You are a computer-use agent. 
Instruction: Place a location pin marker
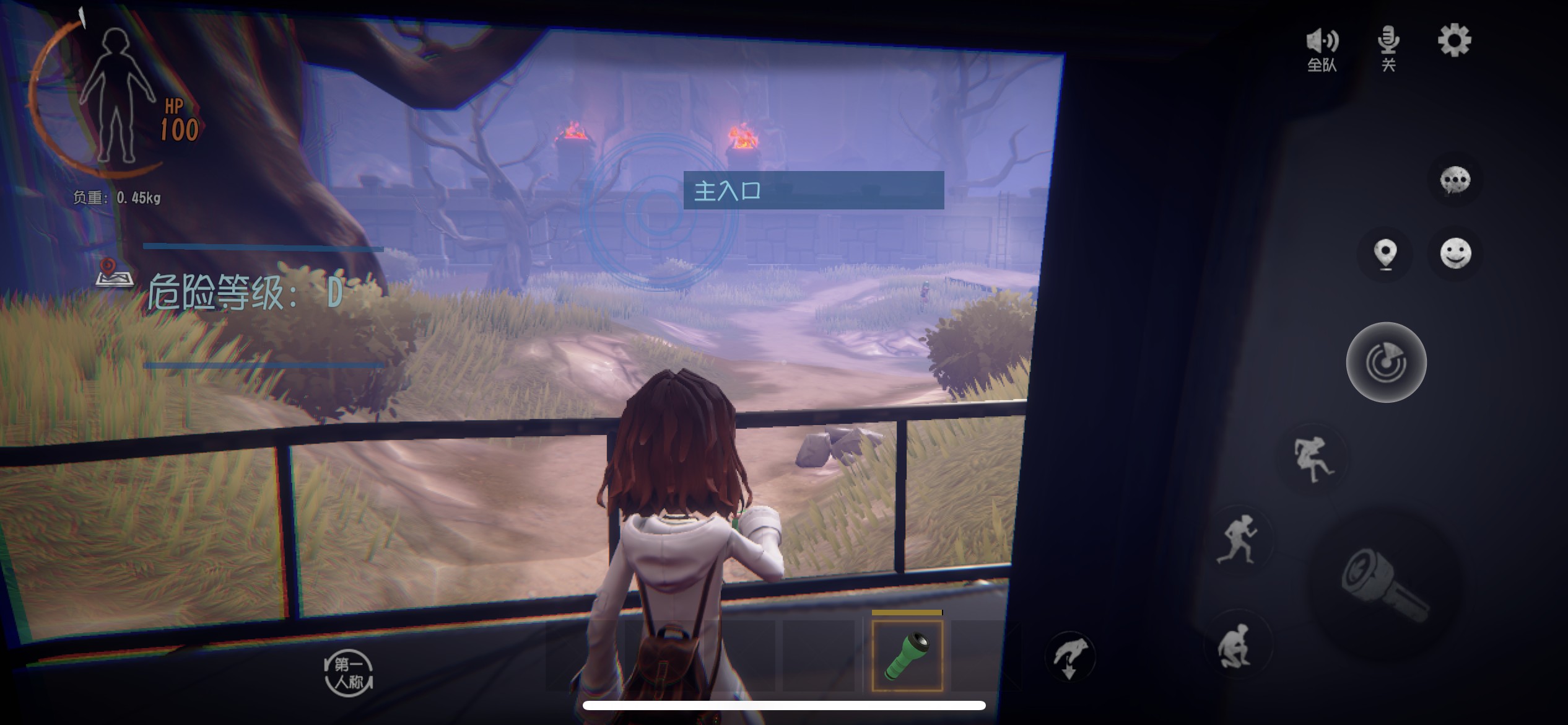pyautogui.click(x=1385, y=253)
